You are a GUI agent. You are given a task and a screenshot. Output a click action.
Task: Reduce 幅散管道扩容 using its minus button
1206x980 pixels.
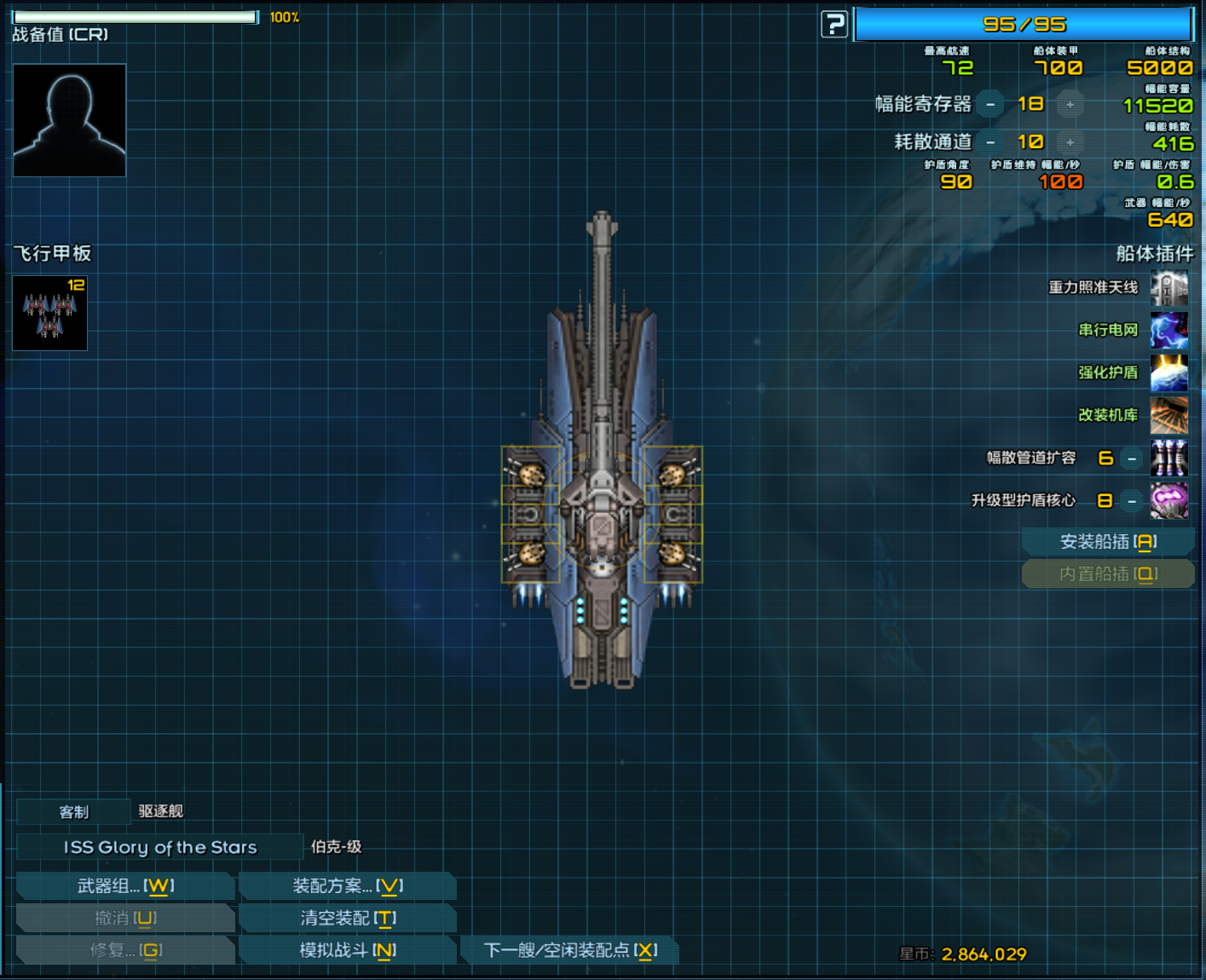(1130, 458)
